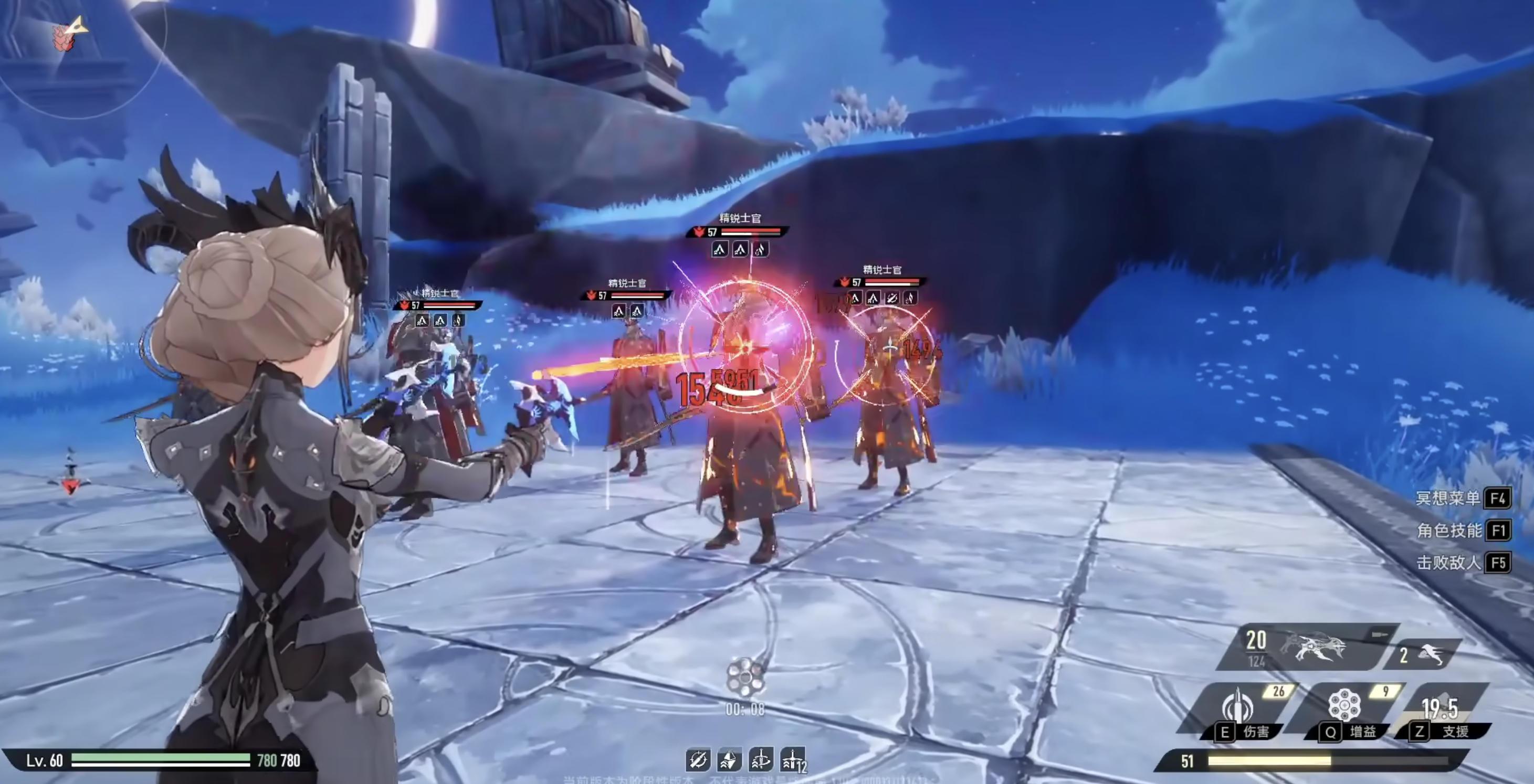Screen dimensions: 1534x784
Task: Inspect the crosshair bullet buff icon
Action: click(698, 760)
